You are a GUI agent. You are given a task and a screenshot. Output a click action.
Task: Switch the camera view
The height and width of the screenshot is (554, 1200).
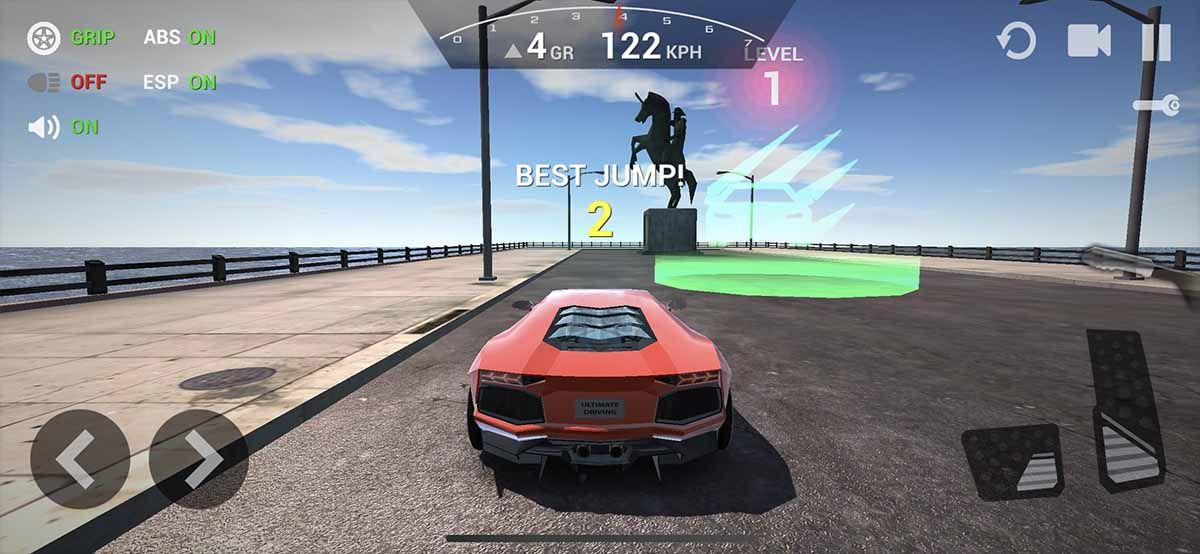point(1089,41)
